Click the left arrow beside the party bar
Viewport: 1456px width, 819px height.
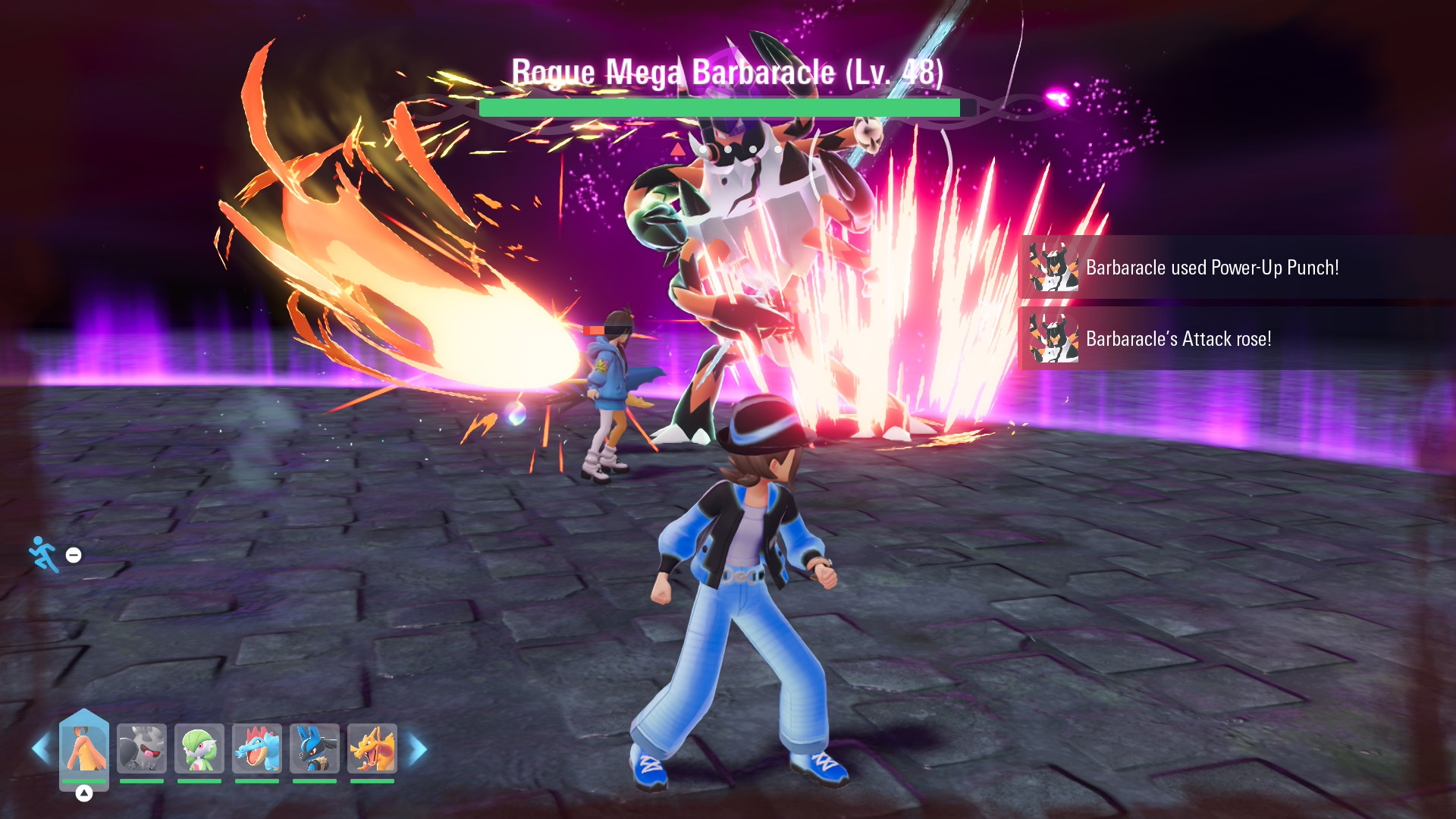[x=40, y=749]
